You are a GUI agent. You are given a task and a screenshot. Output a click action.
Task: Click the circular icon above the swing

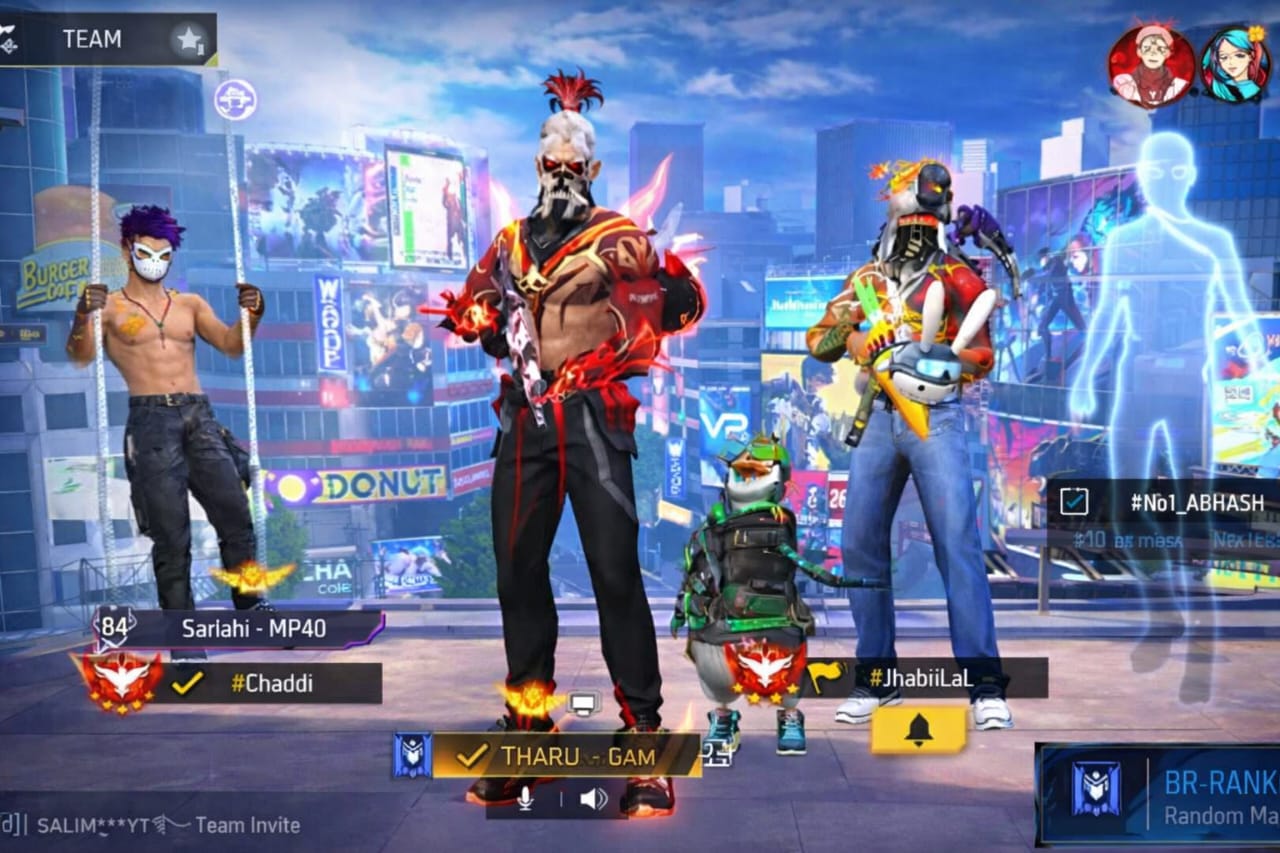click(x=235, y=100)
